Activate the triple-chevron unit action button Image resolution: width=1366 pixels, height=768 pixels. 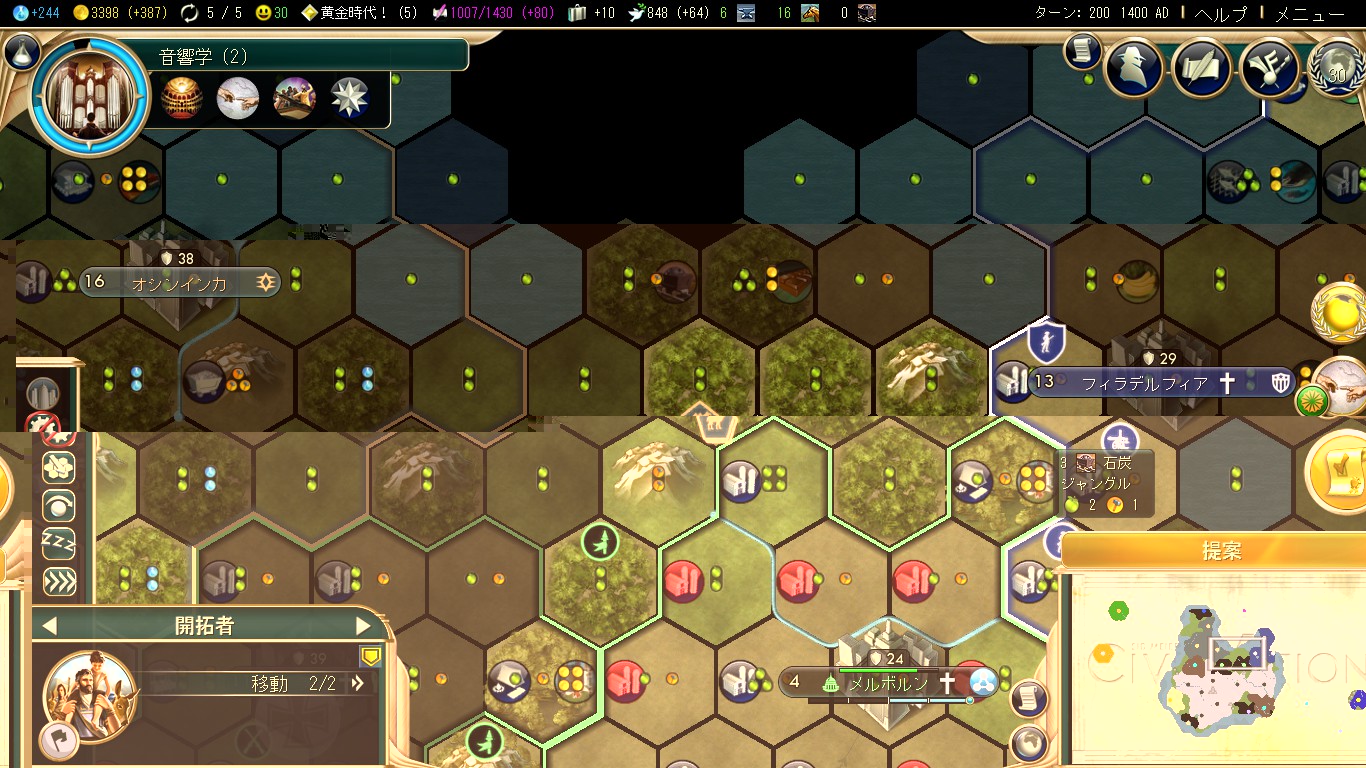(x=59, y=581)
